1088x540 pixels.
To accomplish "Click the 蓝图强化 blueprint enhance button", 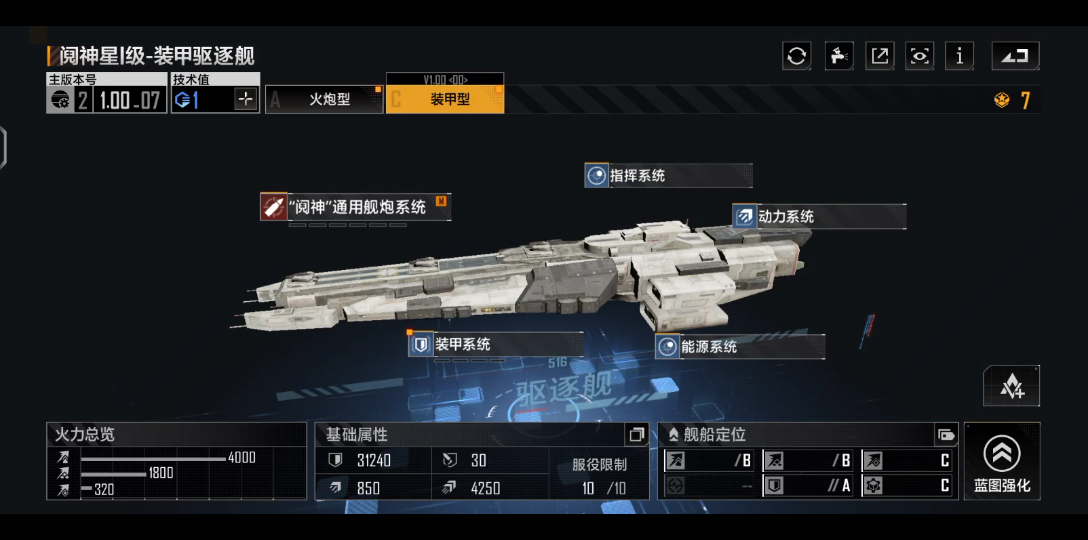I will click(x=1002, y=462).
